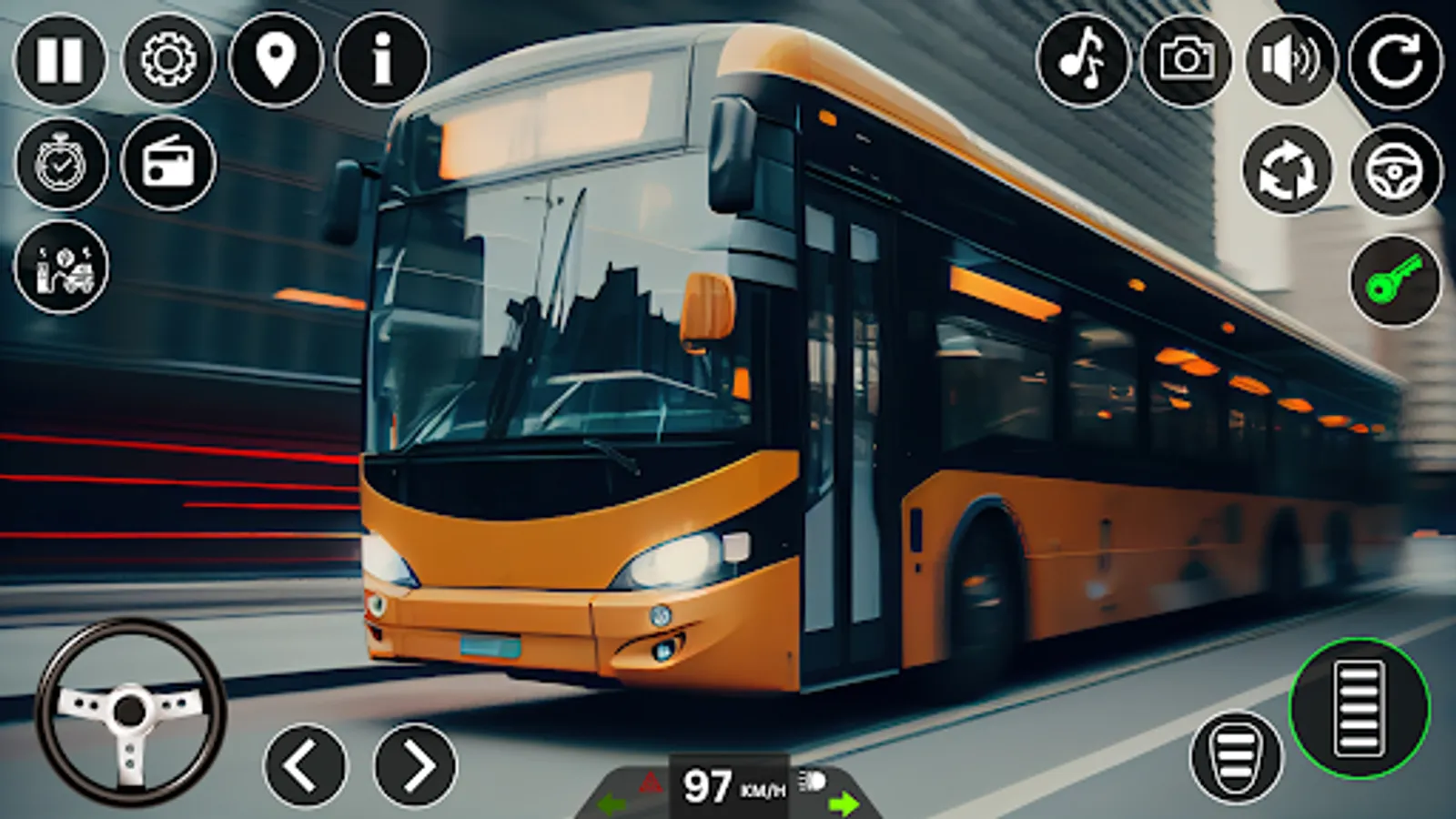Viewport: 1456px width, 819px height.
Task: Start the engine with the green key
Action: [x=1394, y=279]
